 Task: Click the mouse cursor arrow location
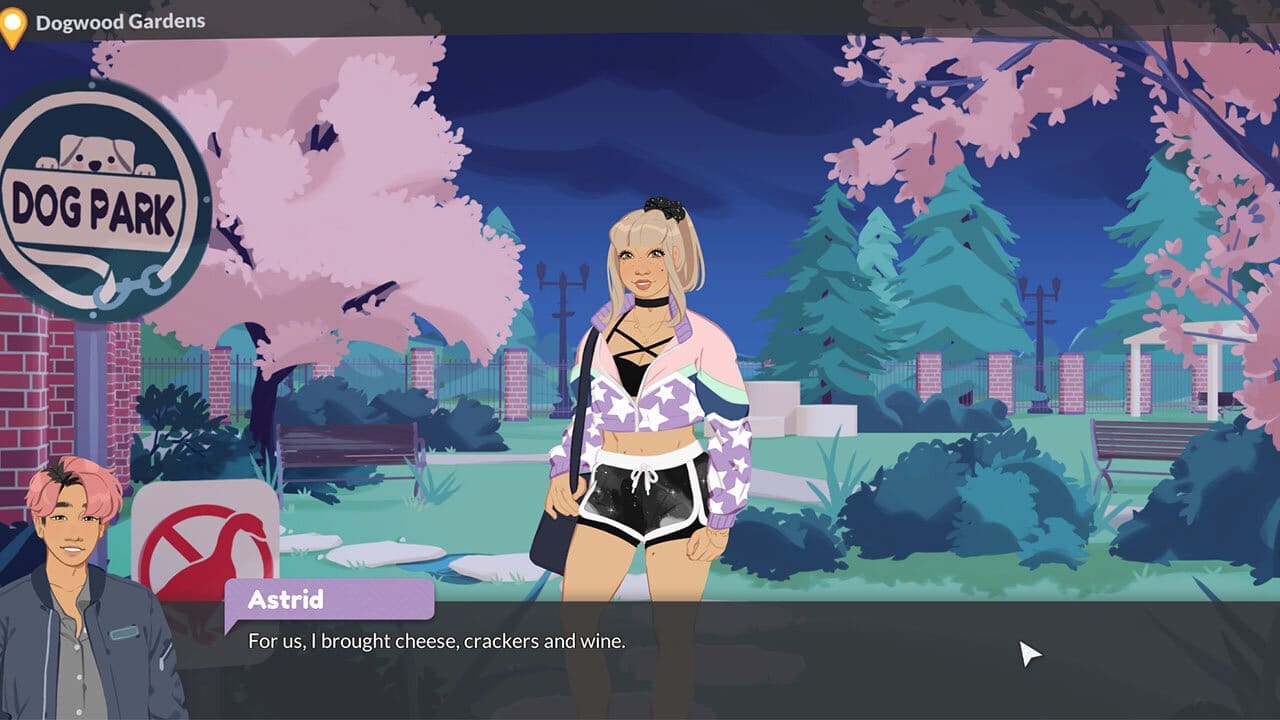(1028, 653)
